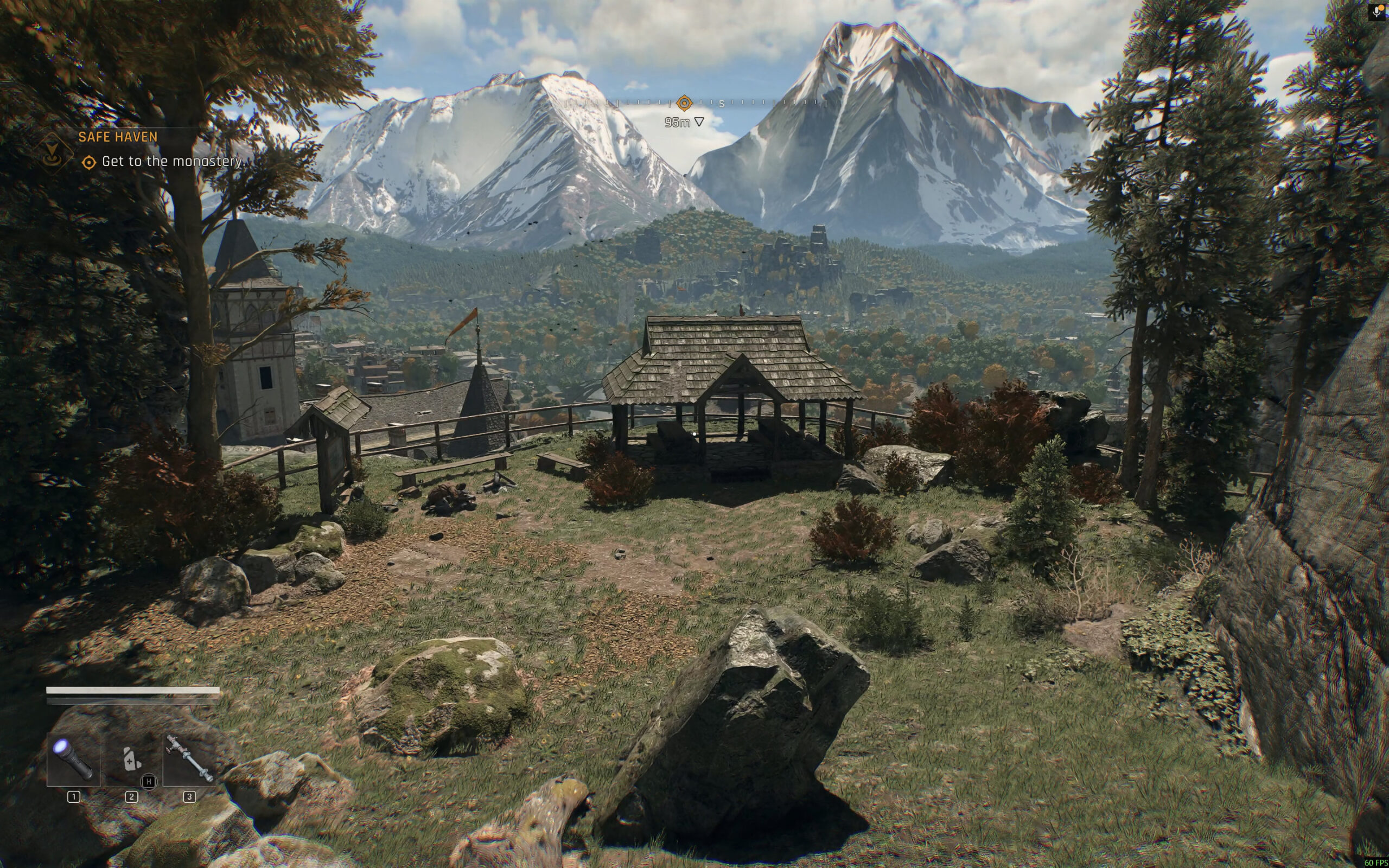Use the medkit healing item slot
Screen dimensions: 1389x868
131,759
